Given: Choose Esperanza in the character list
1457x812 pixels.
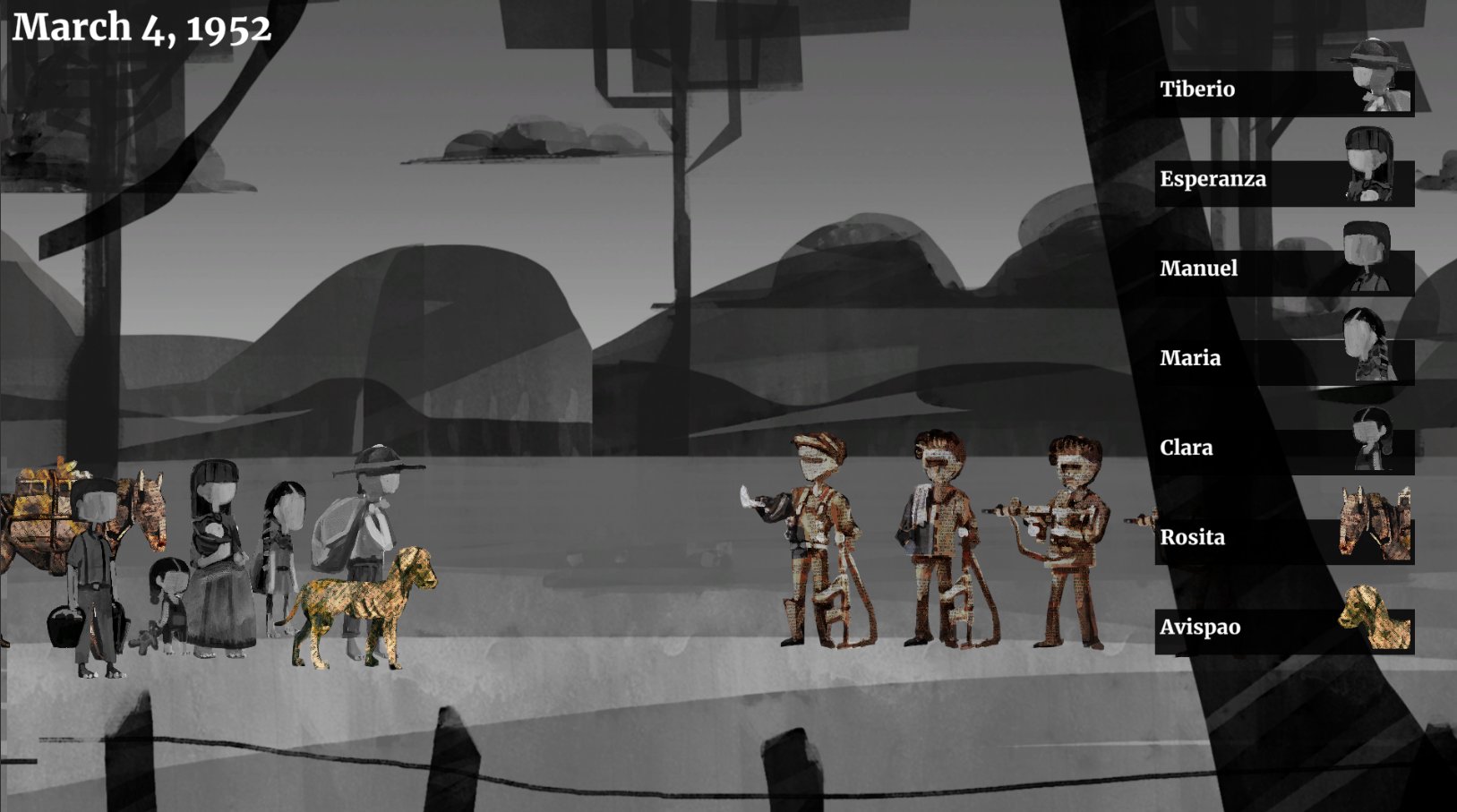Looking at the screenshot, I should pyautogui.click(x=1283, y=181).
